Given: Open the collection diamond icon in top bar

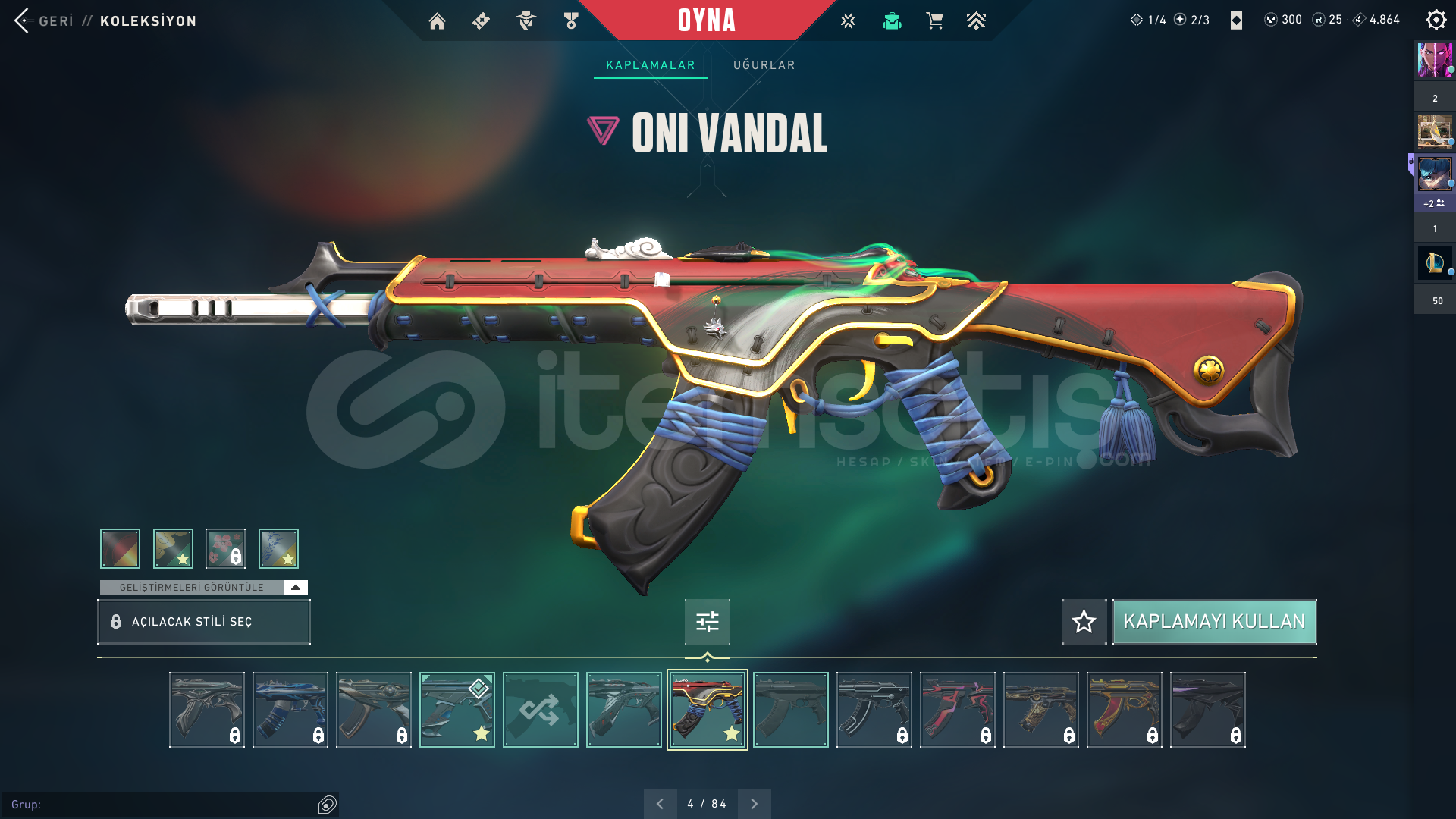Looking at the screenshot, I should 481,21.
